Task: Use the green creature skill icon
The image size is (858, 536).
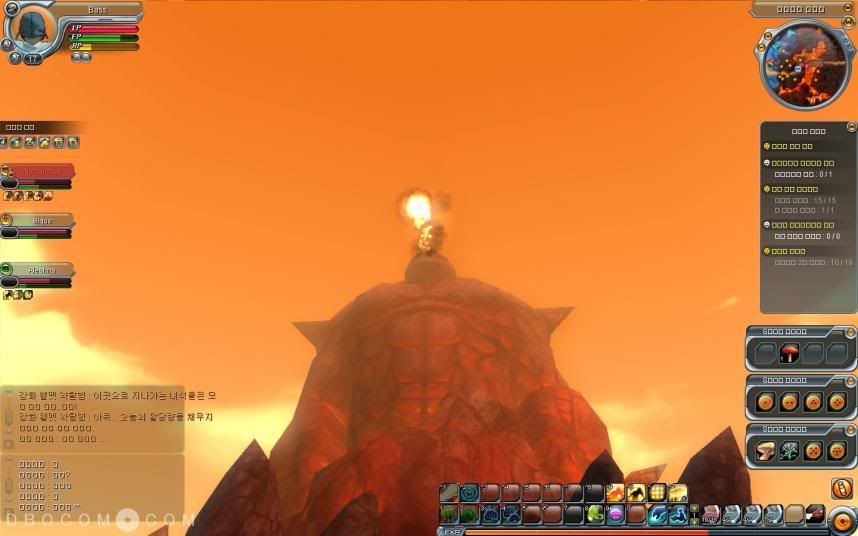Action: tap(595, 514)
